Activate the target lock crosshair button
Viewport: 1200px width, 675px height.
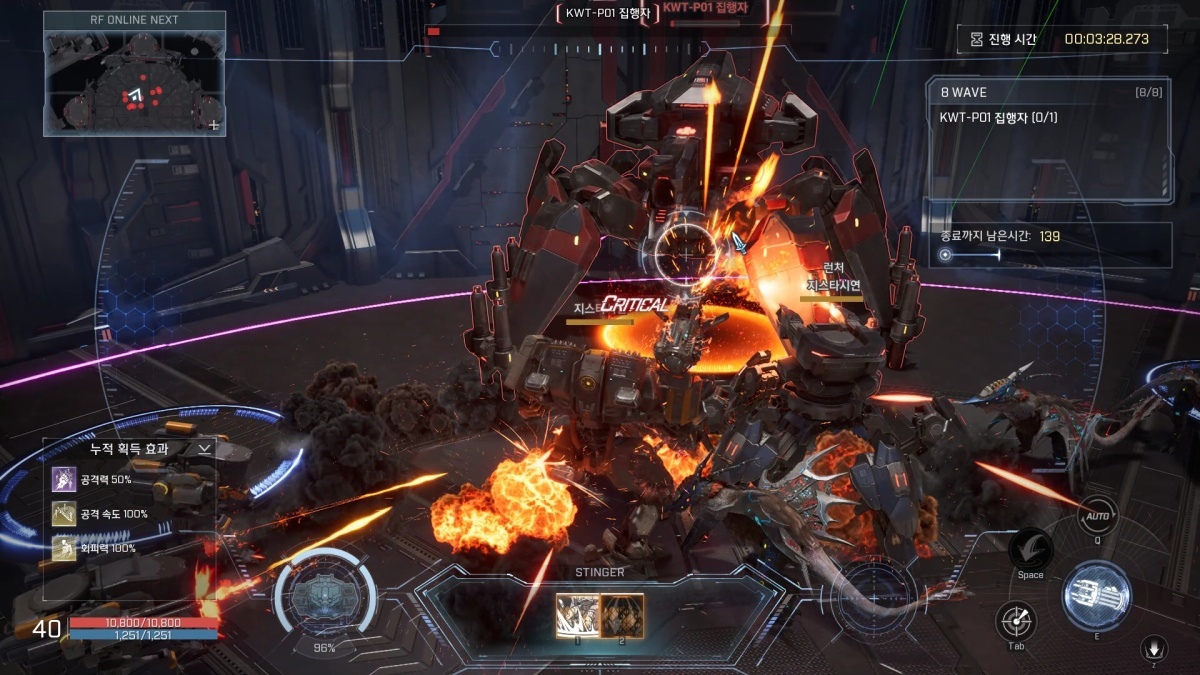point(1016,622)
